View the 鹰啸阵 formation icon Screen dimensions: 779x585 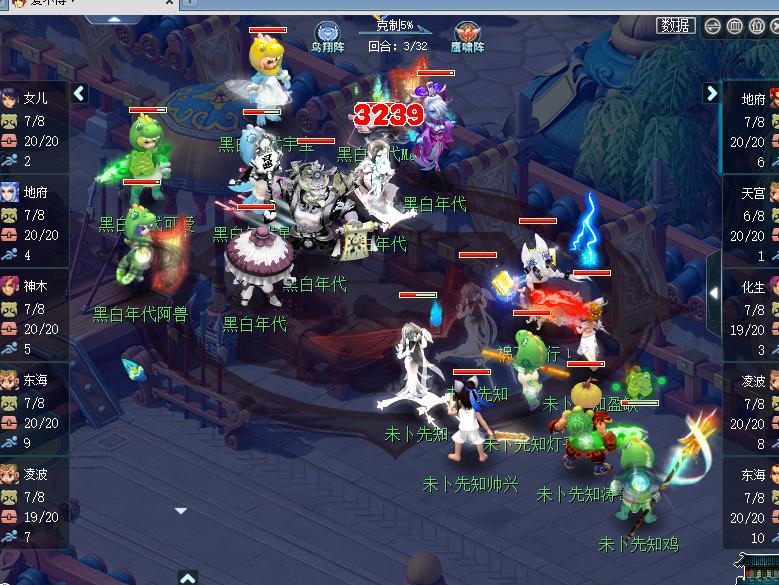tap(467, 35)
